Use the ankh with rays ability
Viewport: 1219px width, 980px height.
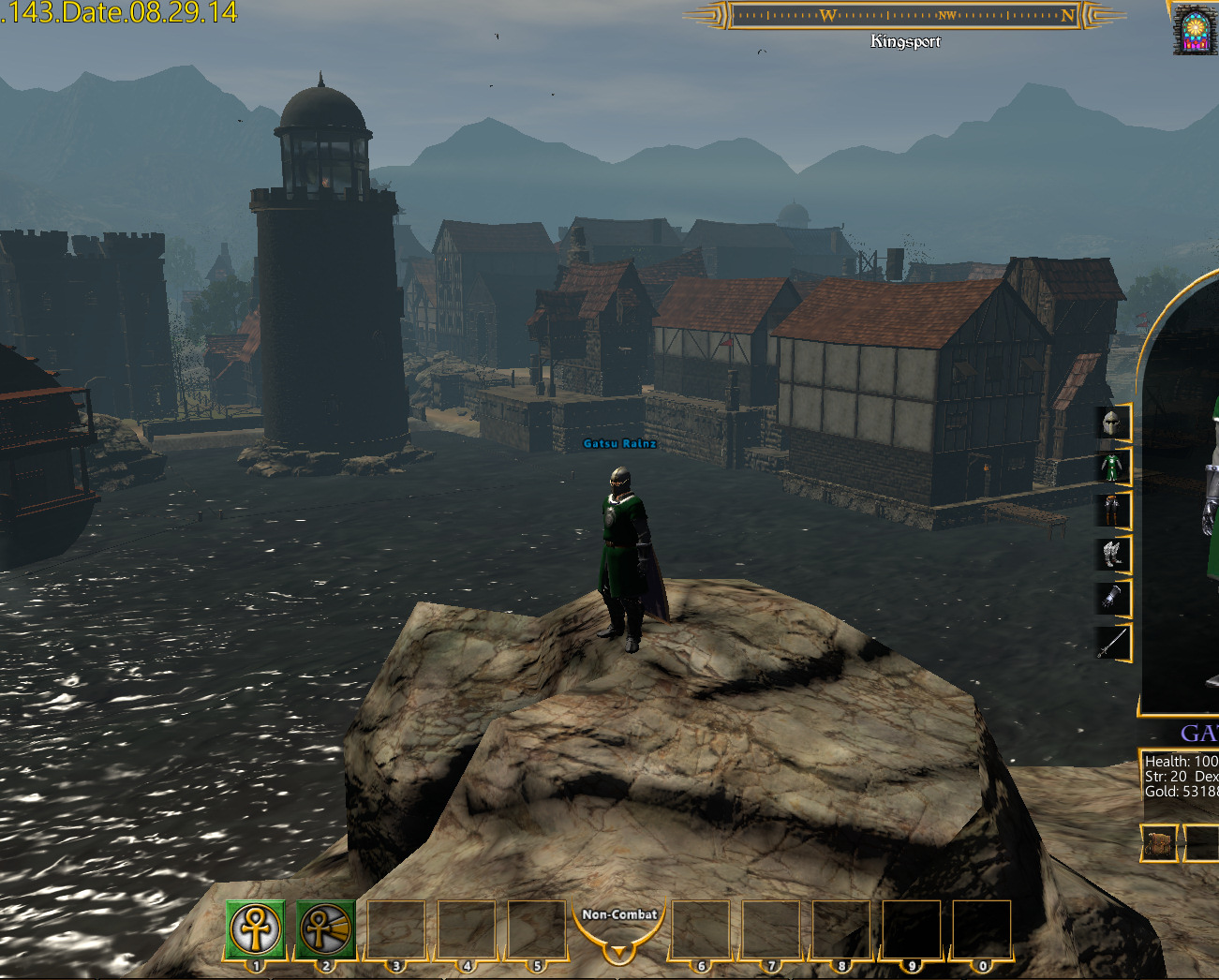click(326, 928)
